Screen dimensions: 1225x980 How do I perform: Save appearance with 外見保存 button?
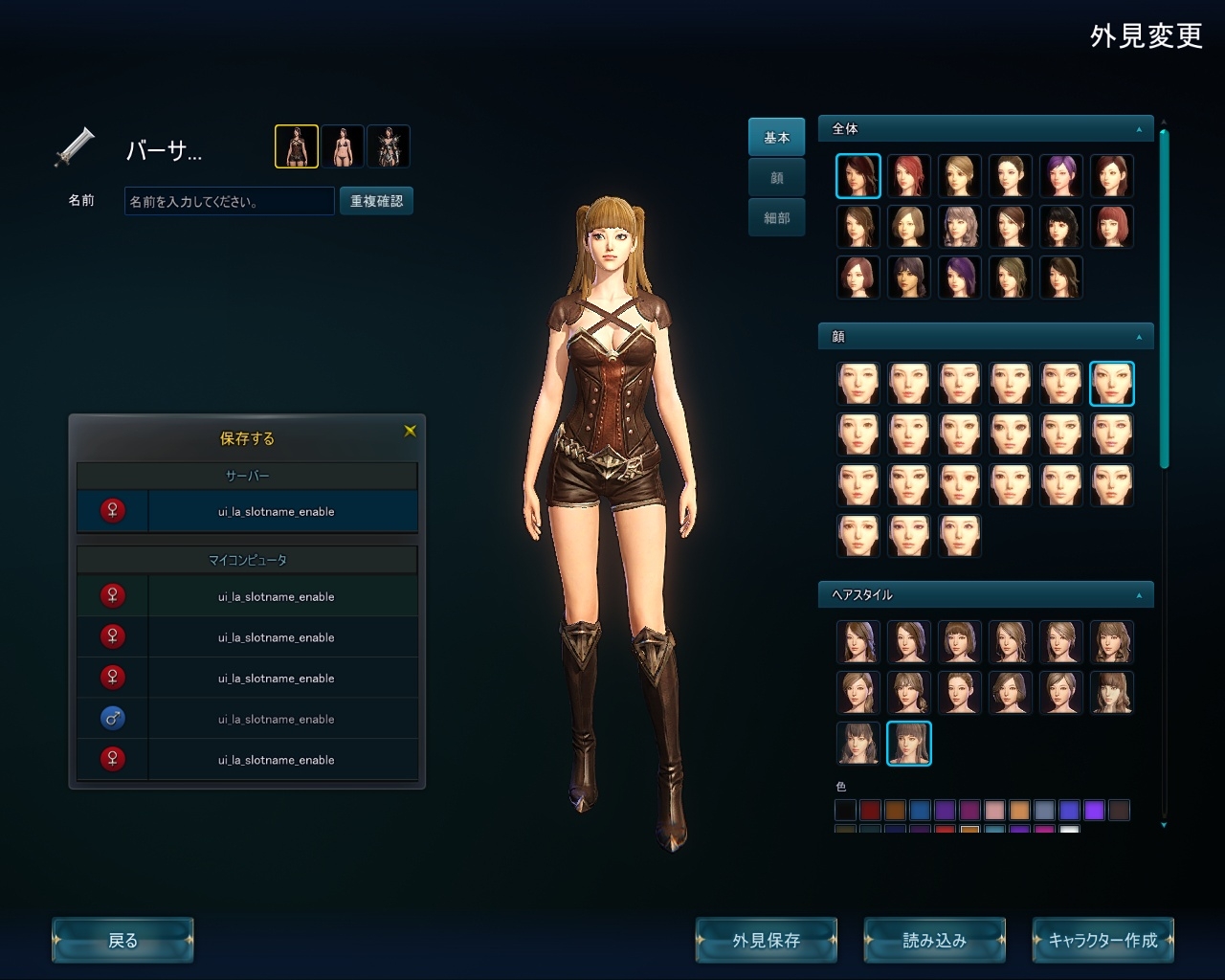pyautogui.click(x=766, y=940)
